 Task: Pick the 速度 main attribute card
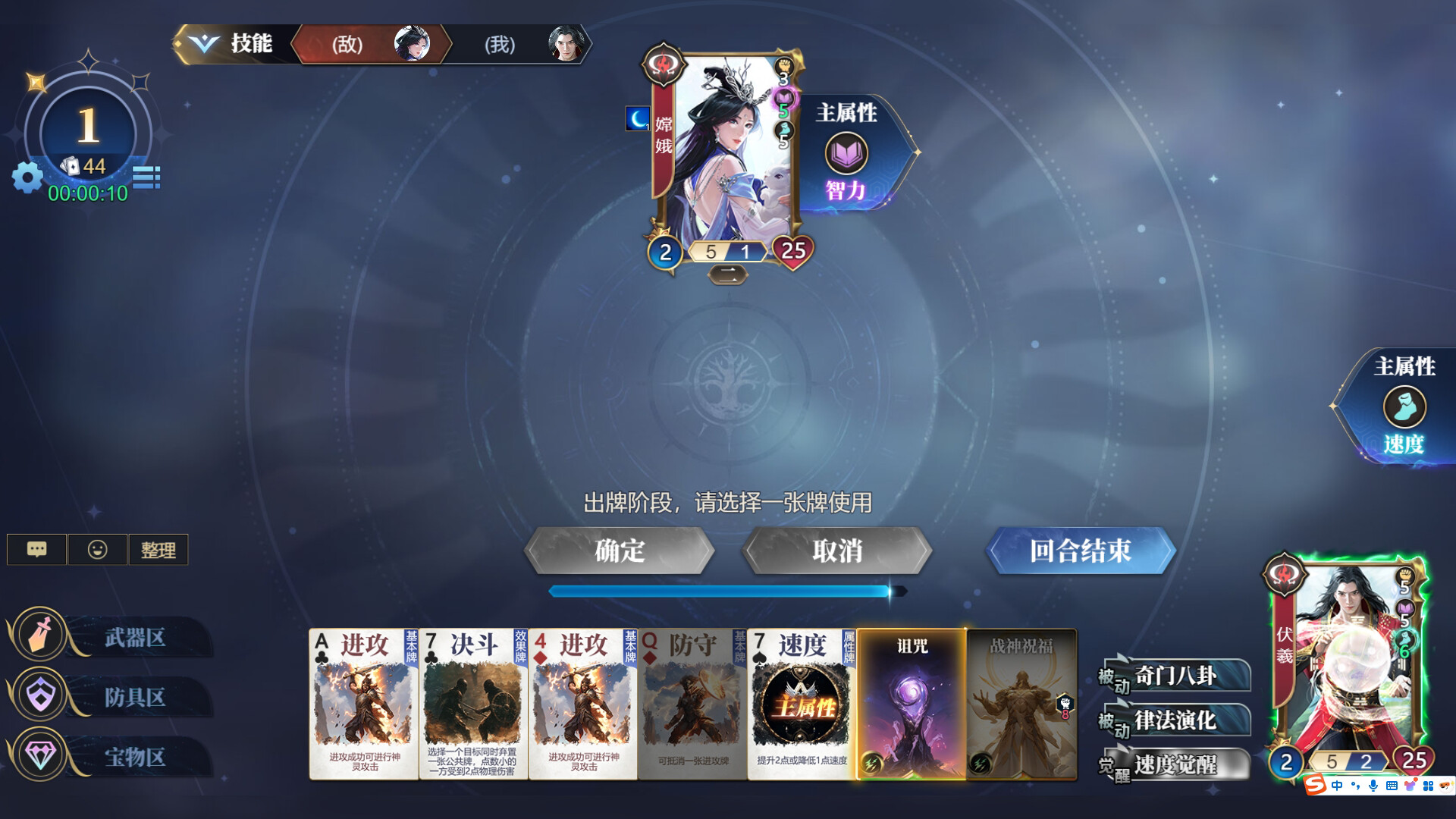(x=802, y=704)
